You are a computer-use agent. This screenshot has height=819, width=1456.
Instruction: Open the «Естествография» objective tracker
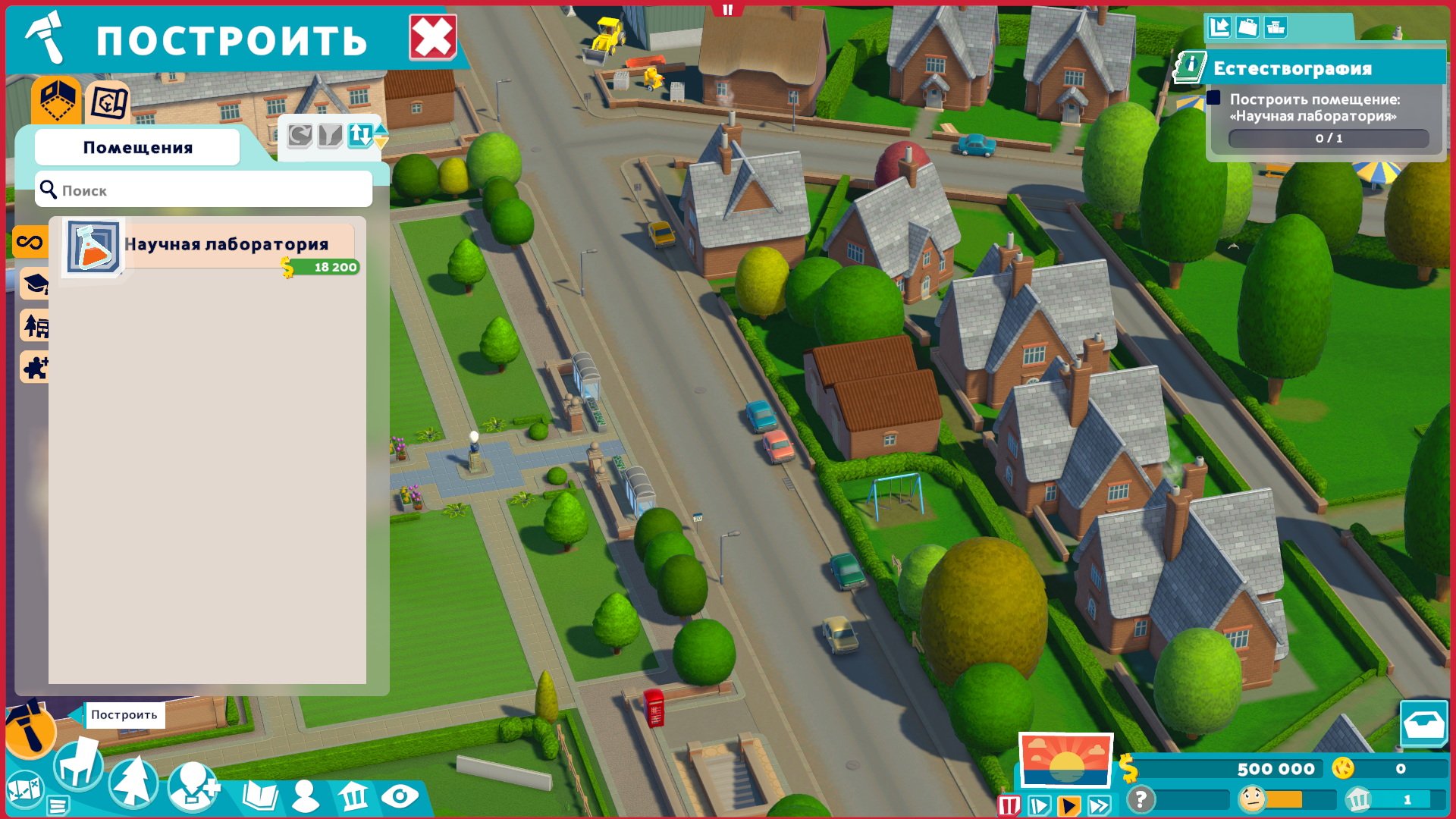pos(1292,68)
